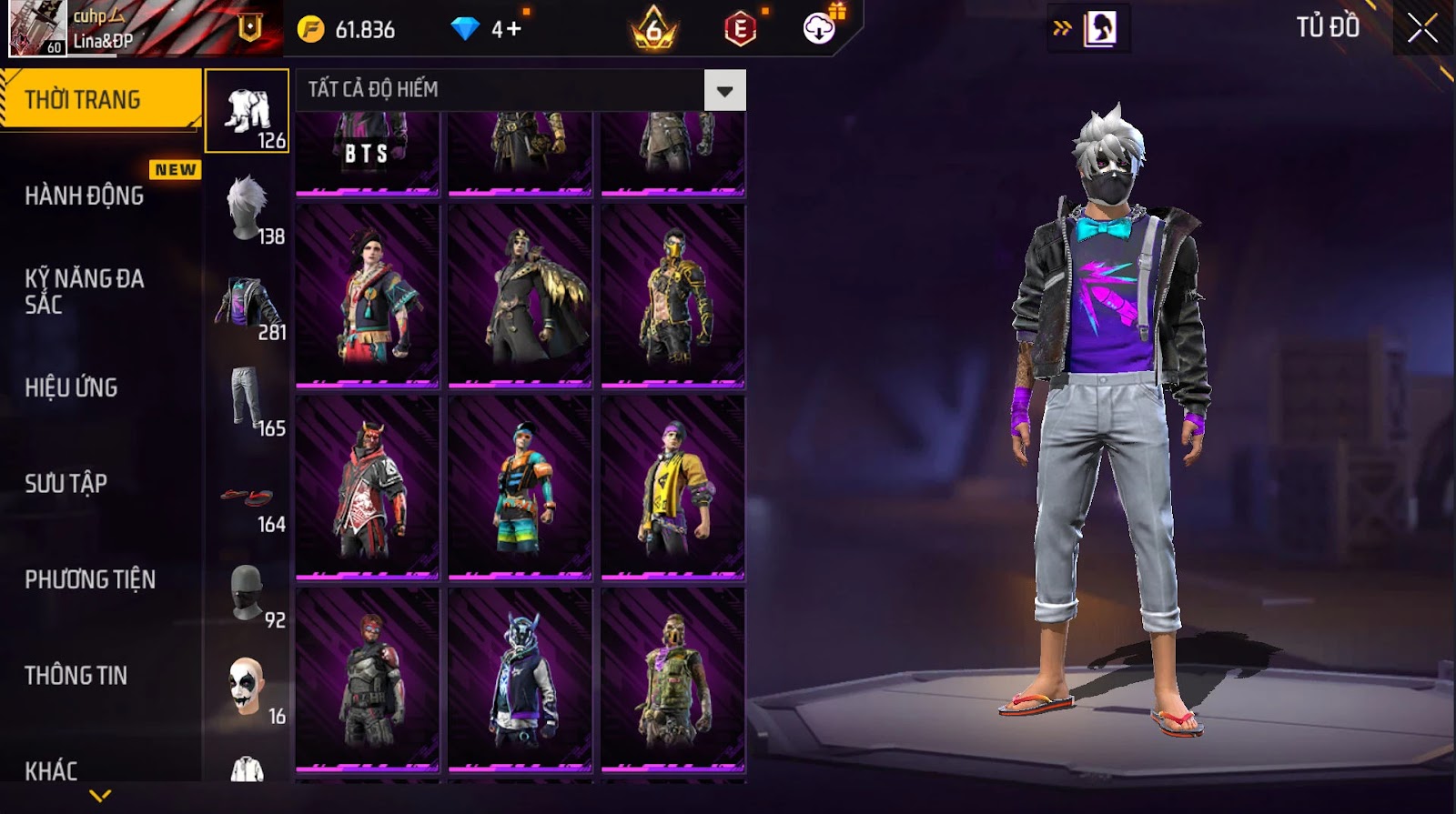Pick the gold-winged black coat outfit
This screenshot has width=1456, height=814.
point(520,296)
